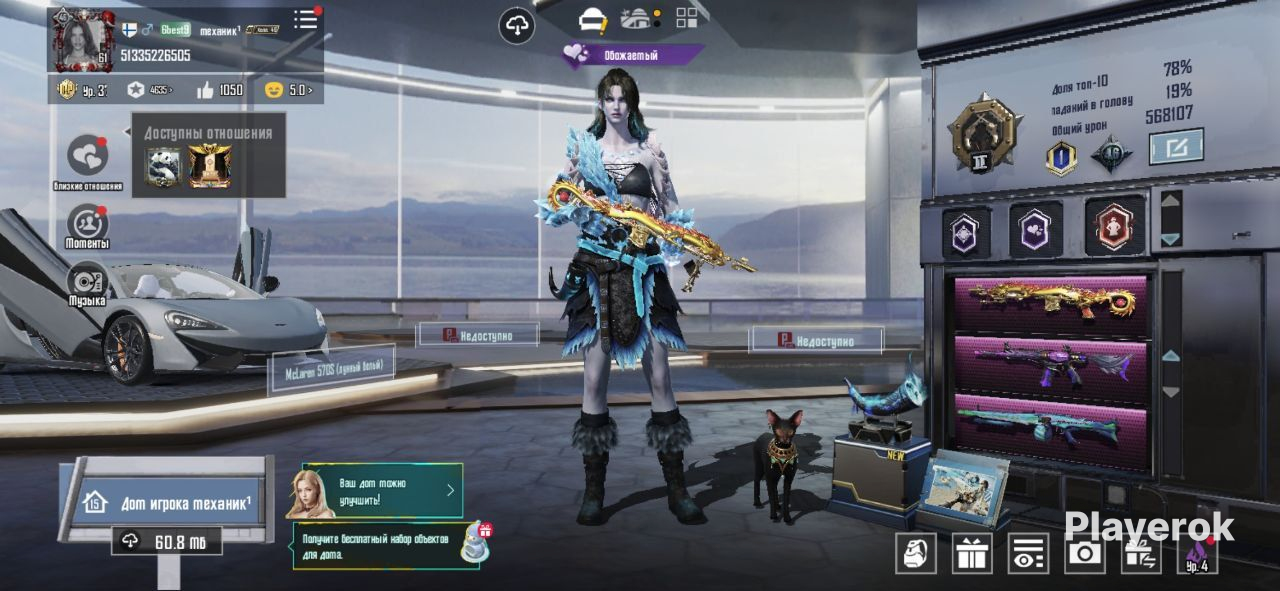Tap the 'Ваш дом можно улучшить' prompt
Screen dimensions: 1280x591
(x=381, y=490)
